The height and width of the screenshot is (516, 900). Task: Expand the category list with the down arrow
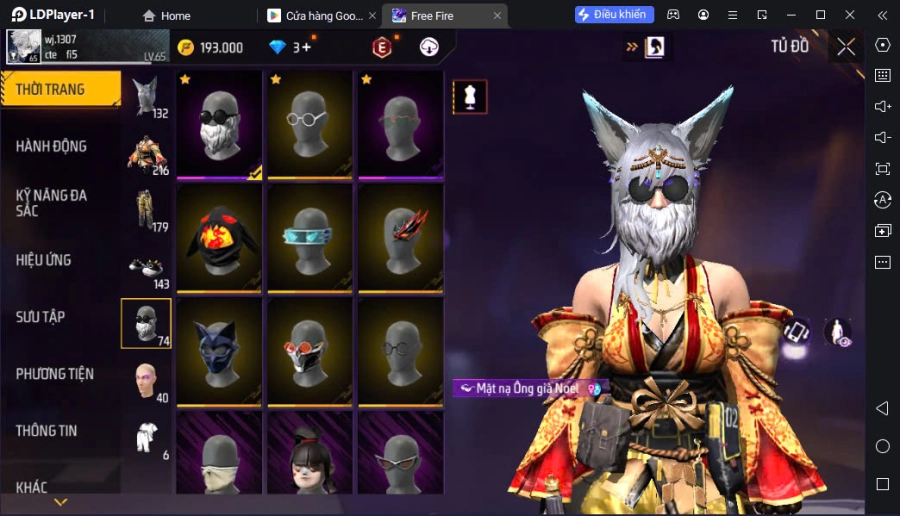(x=60, y=502)
